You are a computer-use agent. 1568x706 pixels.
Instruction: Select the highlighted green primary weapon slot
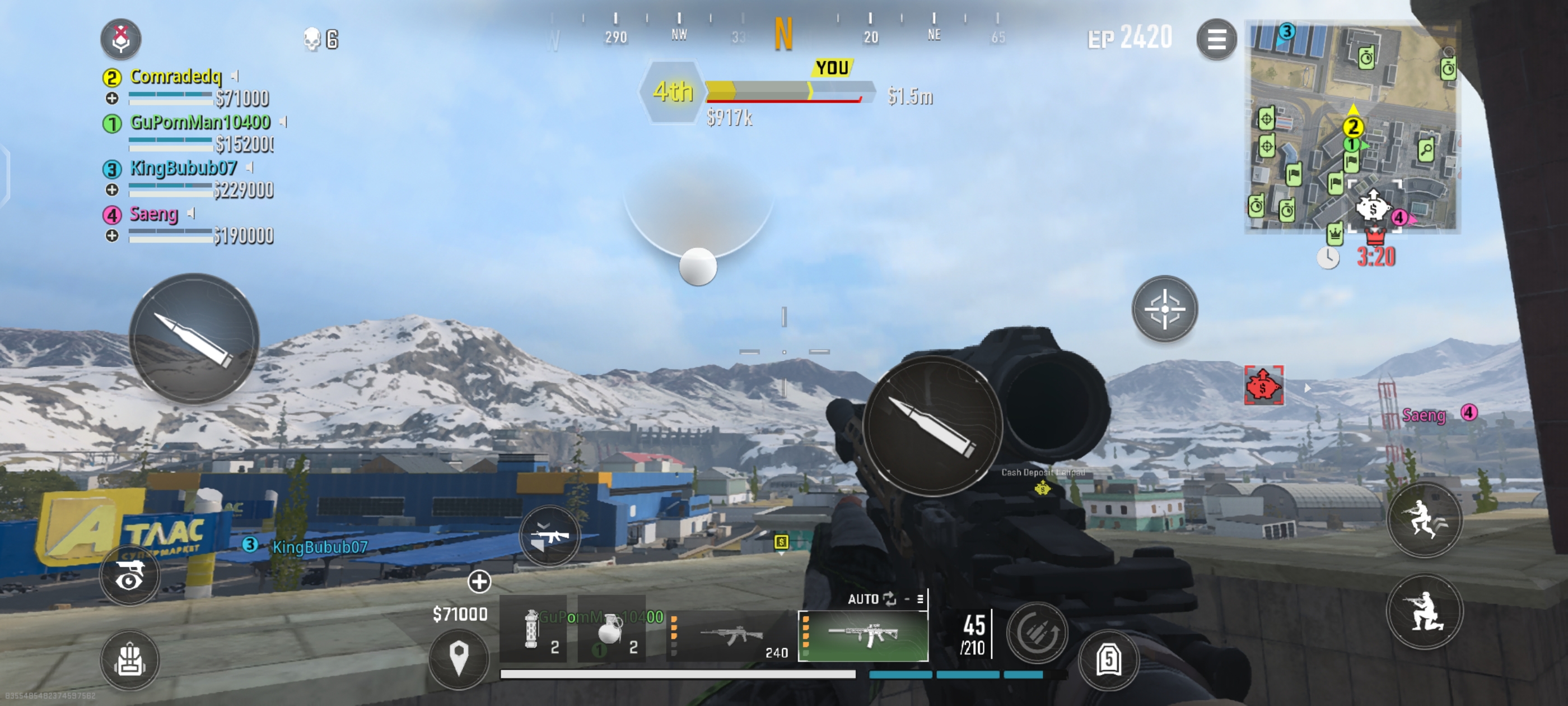tap(863, 636)
